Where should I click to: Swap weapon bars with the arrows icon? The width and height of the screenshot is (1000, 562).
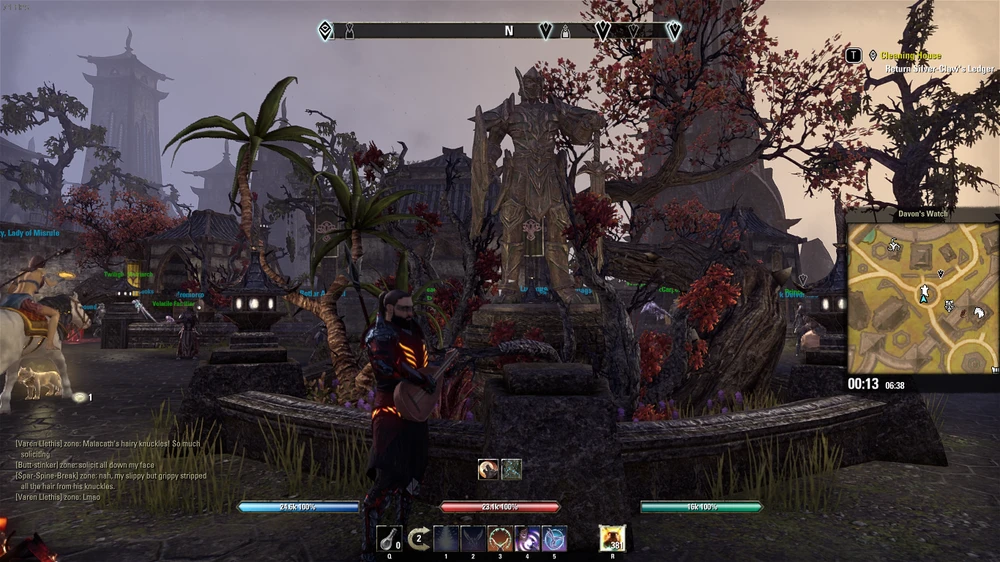[420, 539]
